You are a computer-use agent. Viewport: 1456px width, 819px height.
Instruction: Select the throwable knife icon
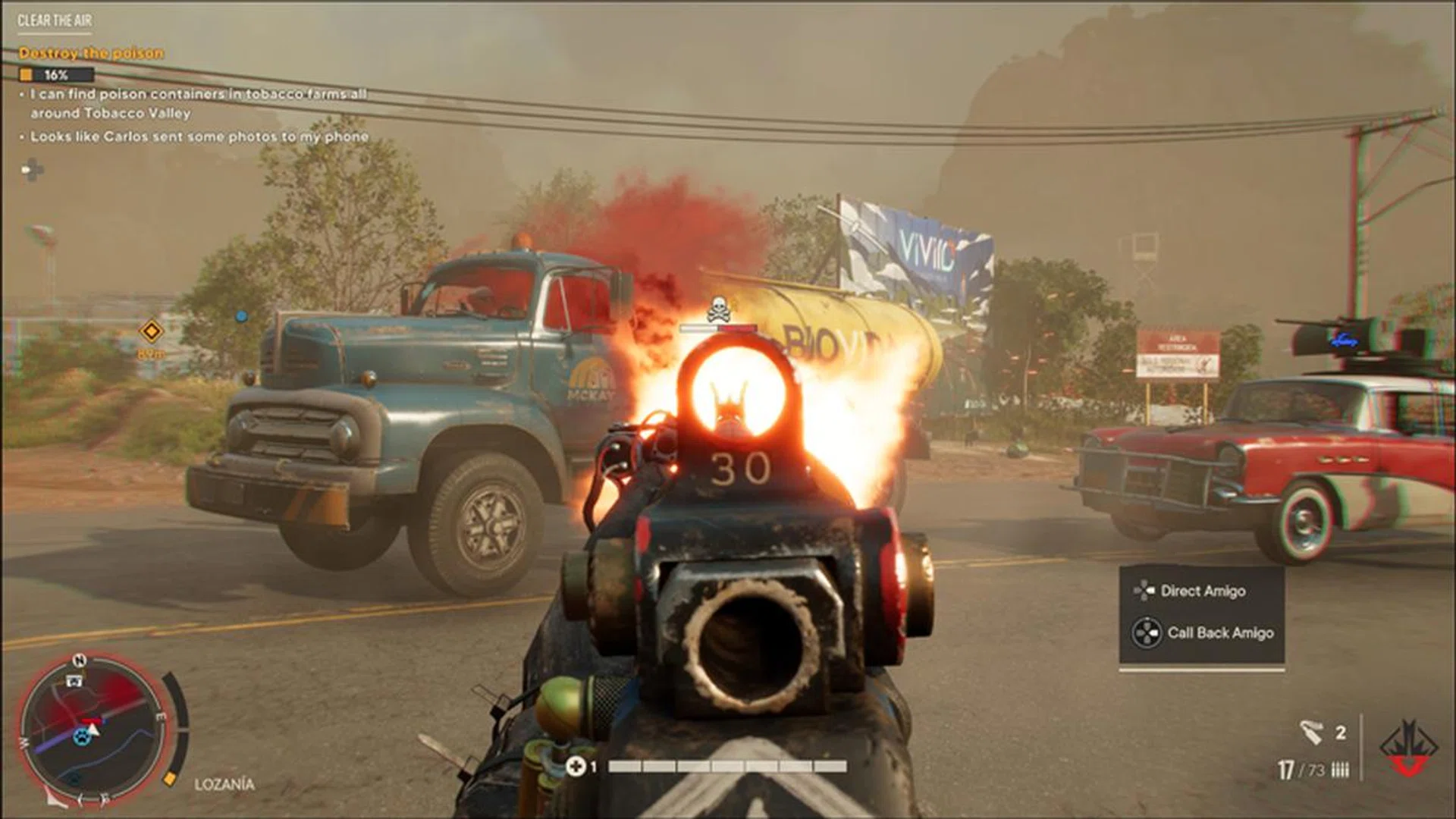click(1311, 733)
